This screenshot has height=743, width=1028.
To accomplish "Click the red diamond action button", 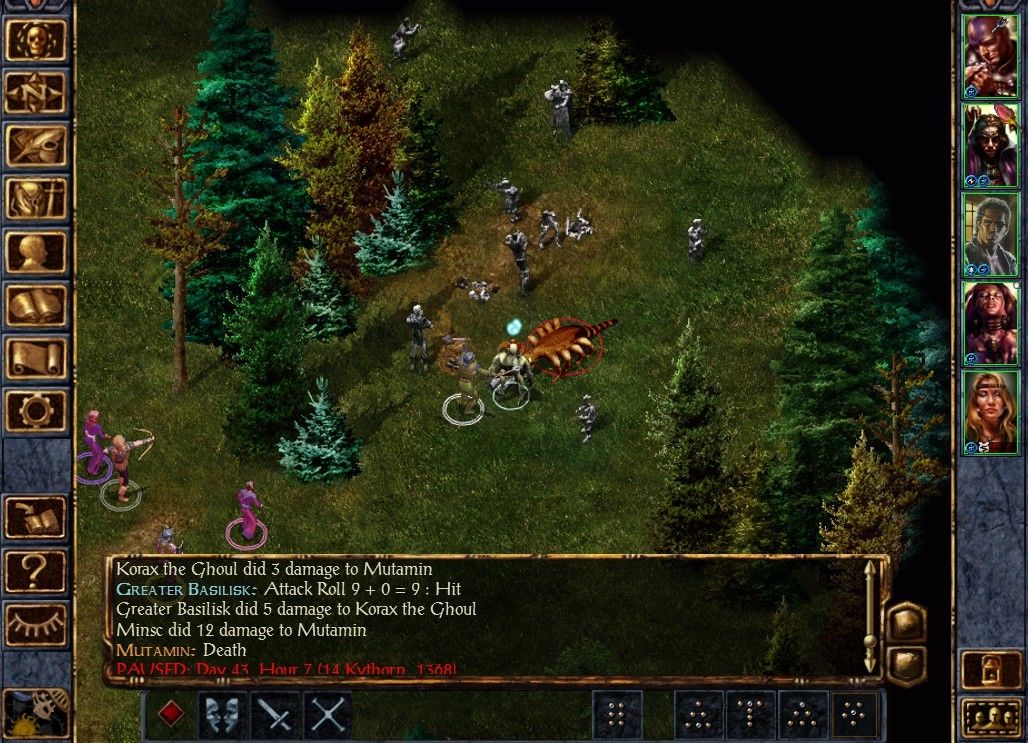I will click(171, 715).
